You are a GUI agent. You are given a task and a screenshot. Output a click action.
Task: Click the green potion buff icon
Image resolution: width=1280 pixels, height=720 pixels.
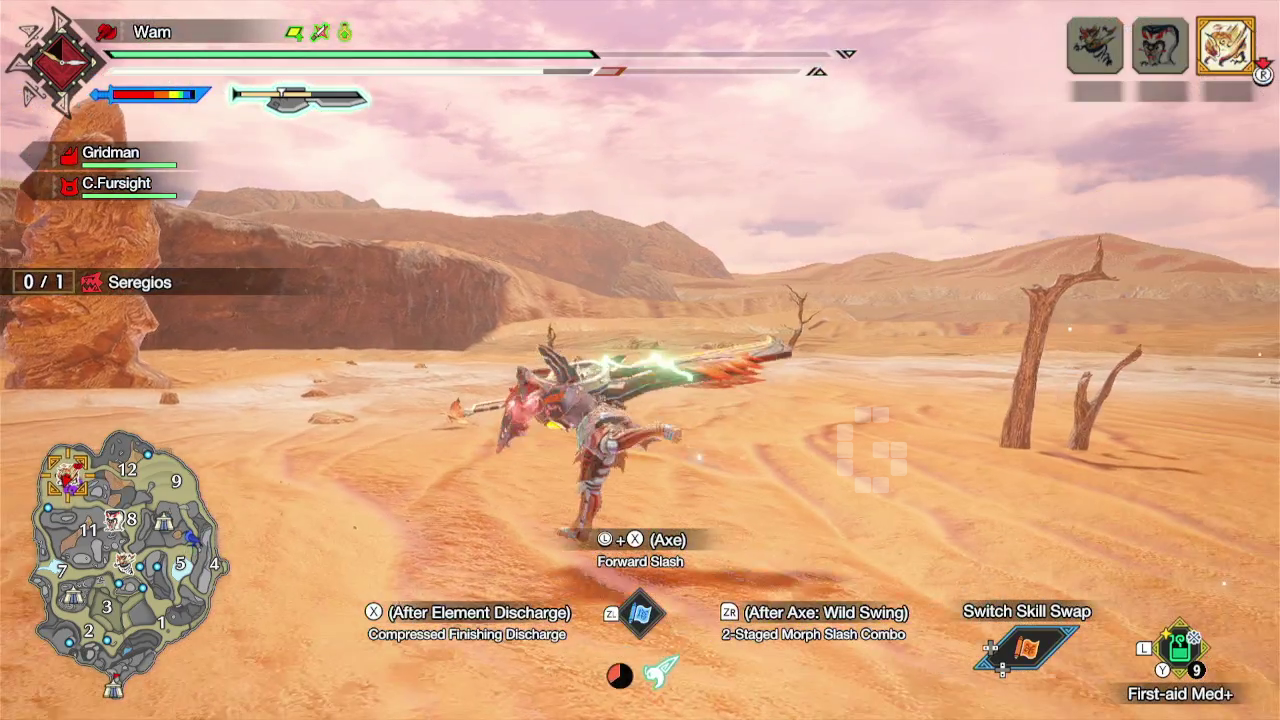344,32
